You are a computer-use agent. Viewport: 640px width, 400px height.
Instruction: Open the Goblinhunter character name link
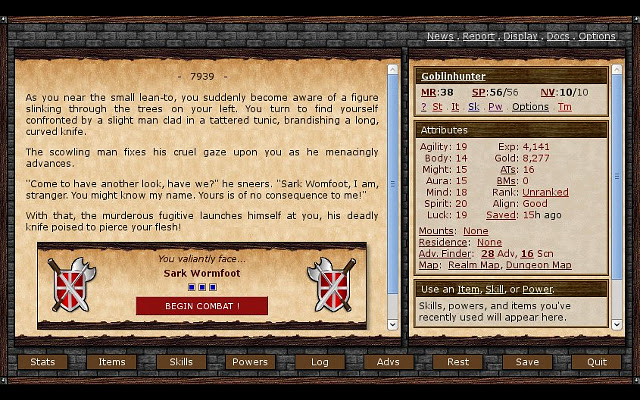pos(452,76)
